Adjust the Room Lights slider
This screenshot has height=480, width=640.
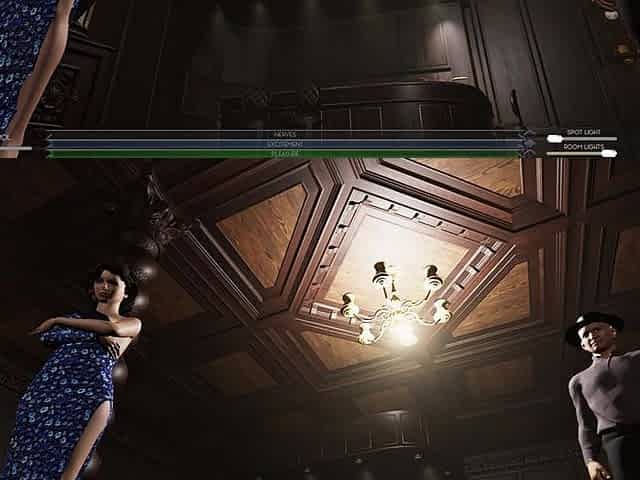tap(608, 153)
